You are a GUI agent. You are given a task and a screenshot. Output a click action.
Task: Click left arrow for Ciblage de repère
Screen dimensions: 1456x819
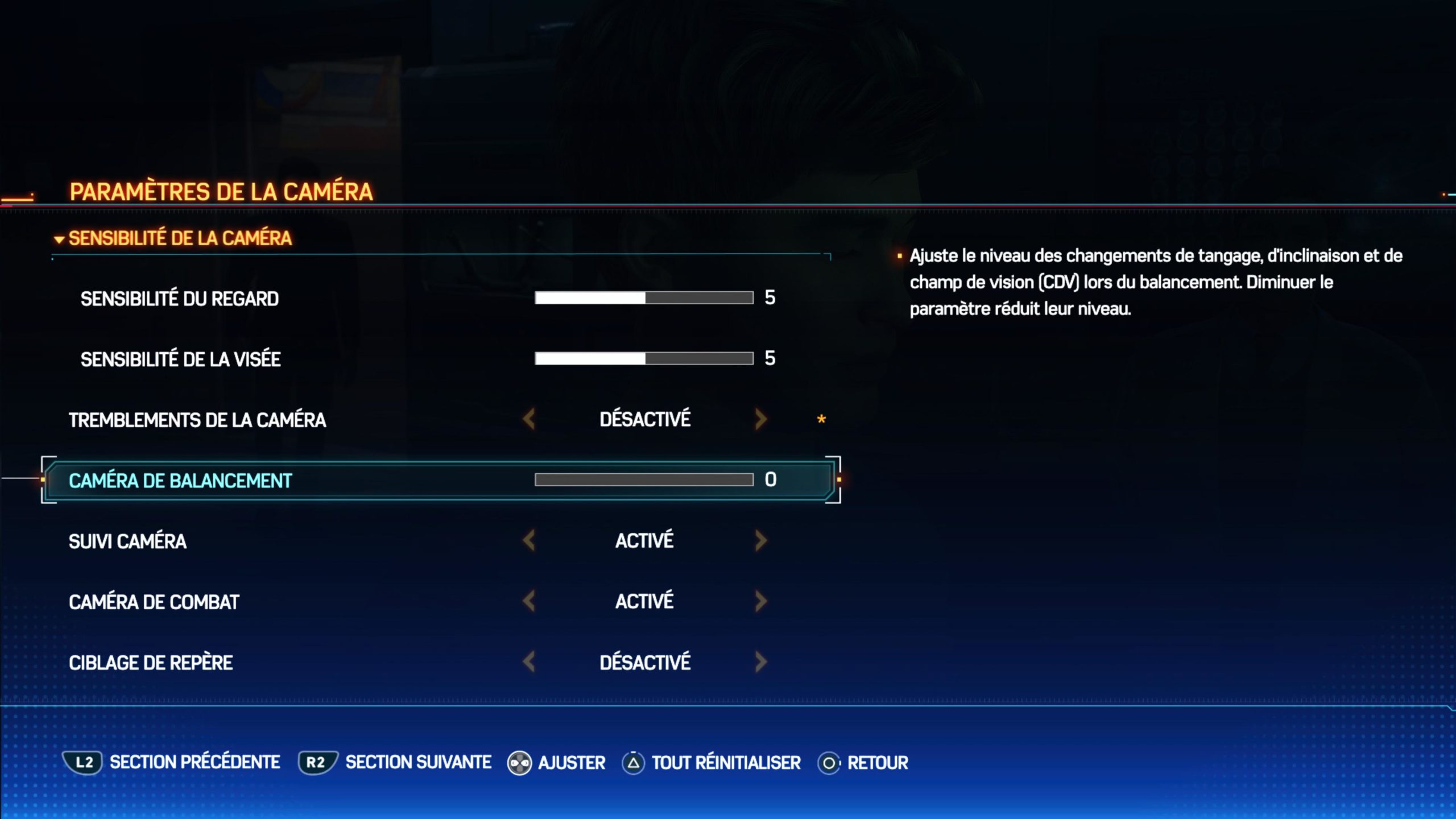click(x=529, y=662)
